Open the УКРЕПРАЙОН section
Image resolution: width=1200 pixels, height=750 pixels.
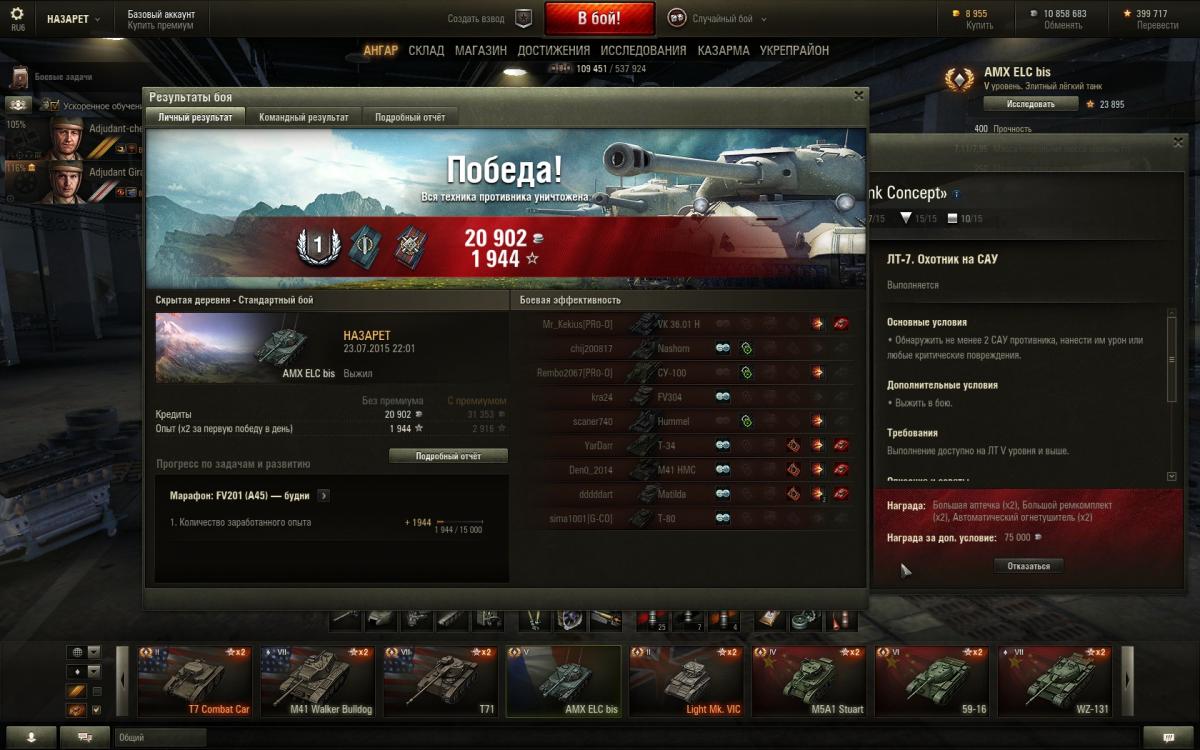[794, 50]
